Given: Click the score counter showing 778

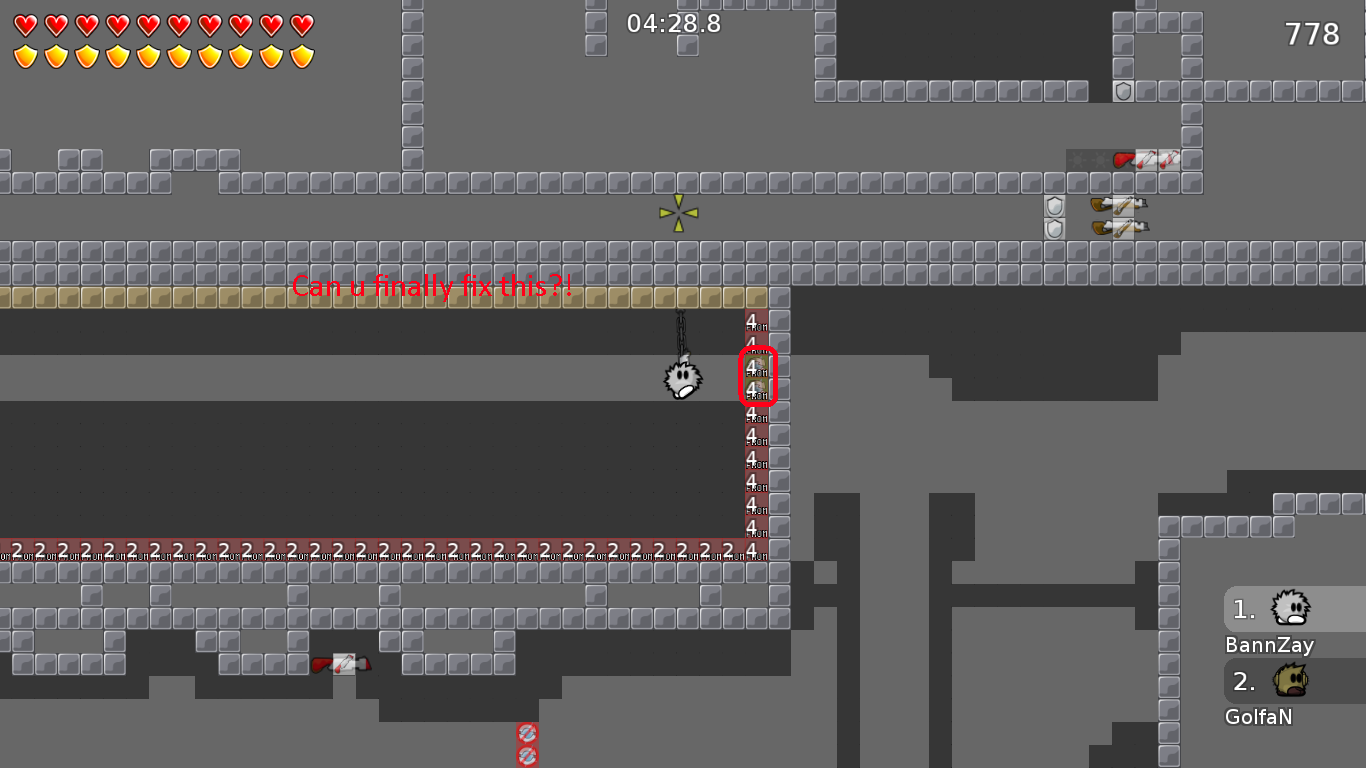Looking at the screenshot, I should click(1310, 34).
